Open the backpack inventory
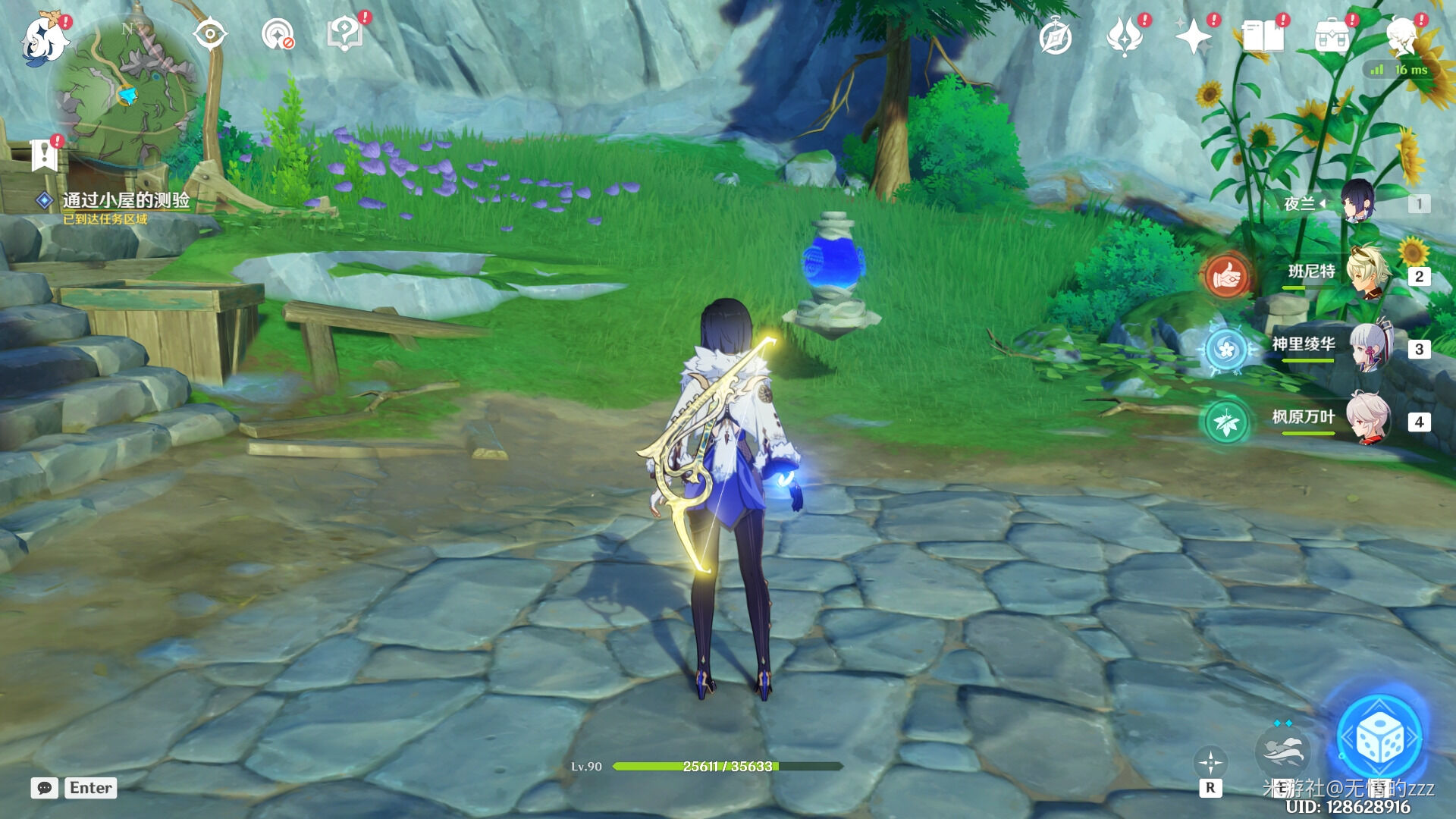 (x=1332, y=36)
